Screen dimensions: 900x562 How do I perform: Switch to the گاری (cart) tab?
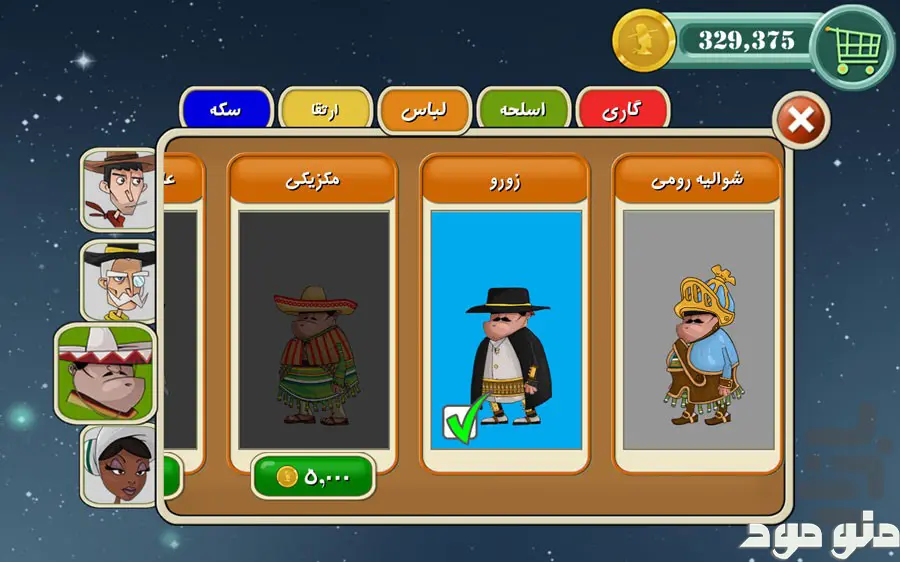(x=623, y=109)
